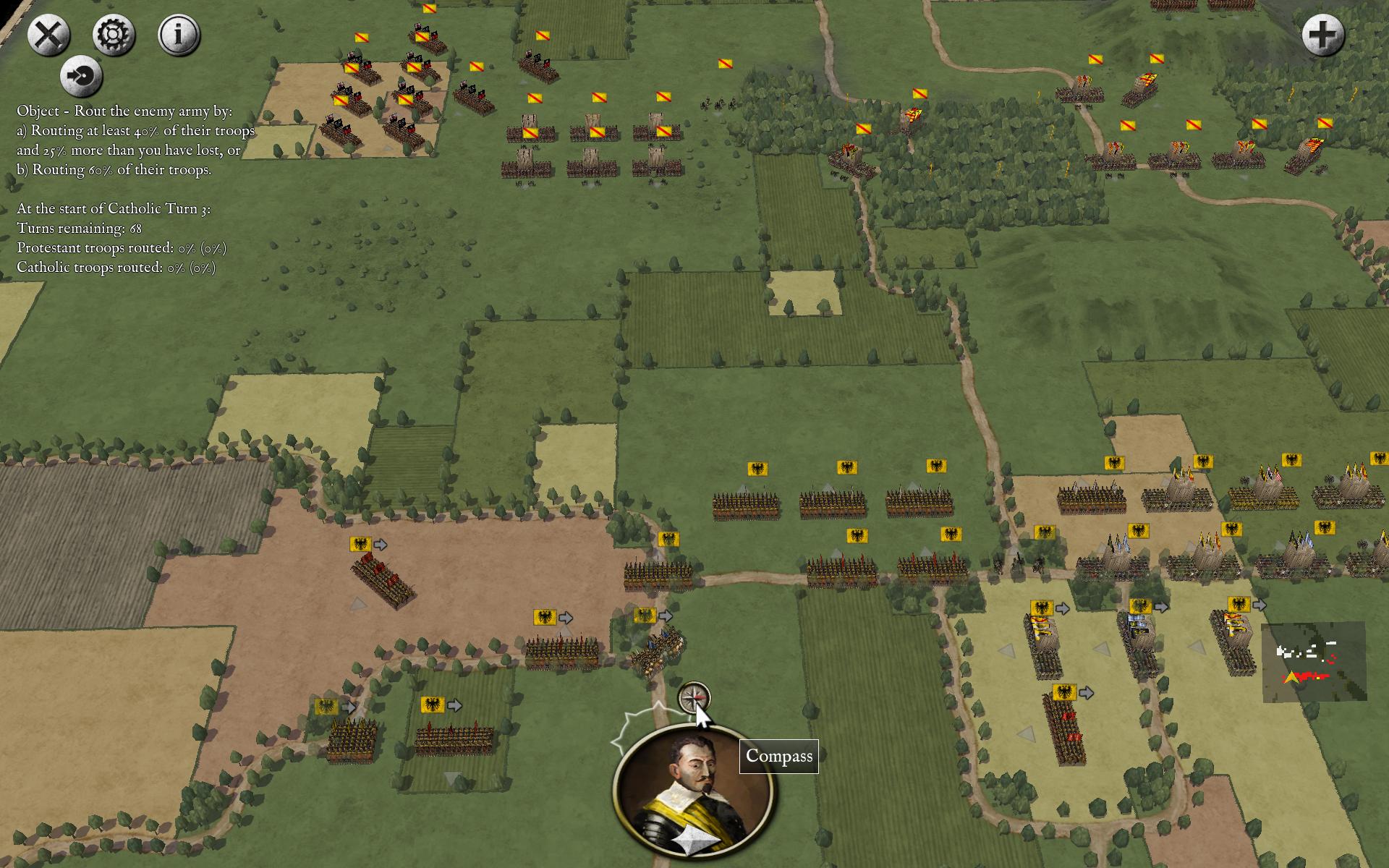Click the battlefield minimap

1314,662
